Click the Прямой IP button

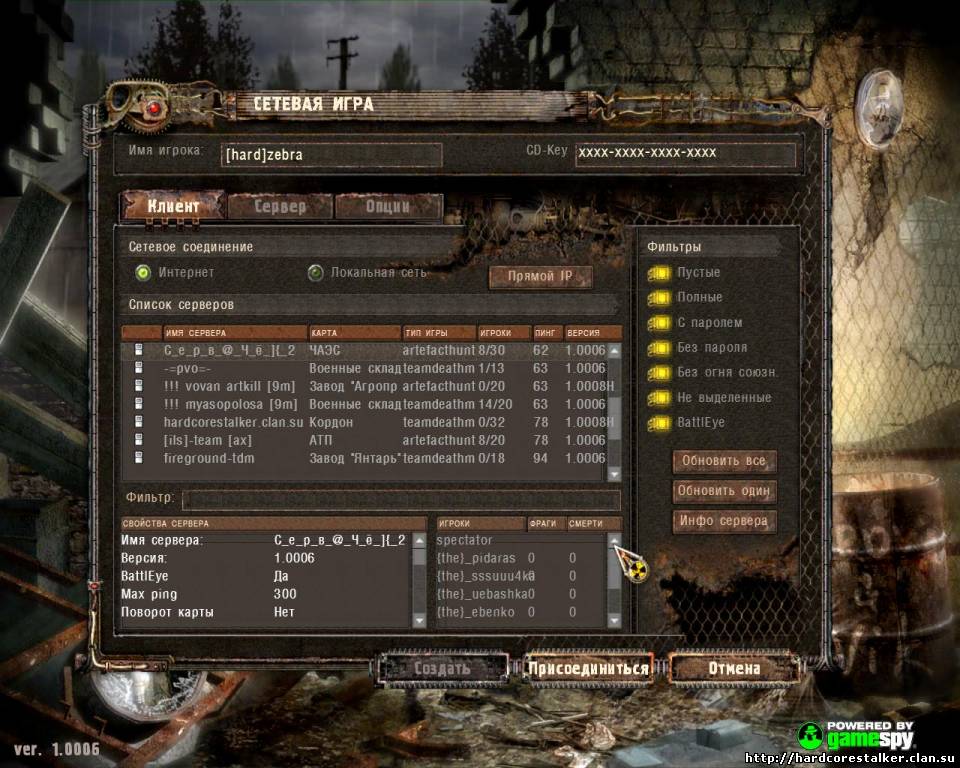541,277
